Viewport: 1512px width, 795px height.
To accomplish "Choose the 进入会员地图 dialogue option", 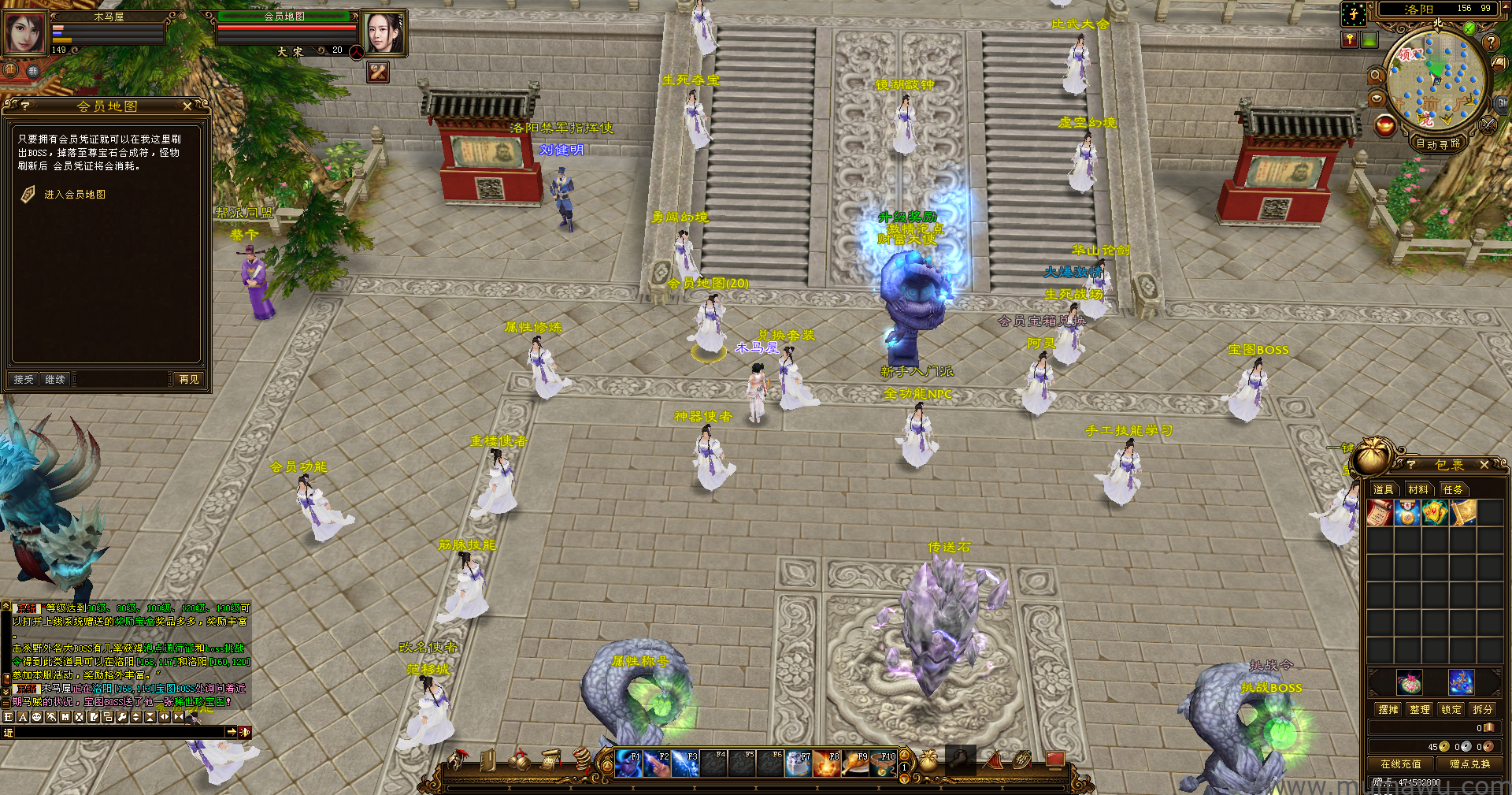I will tap(74, 195).
